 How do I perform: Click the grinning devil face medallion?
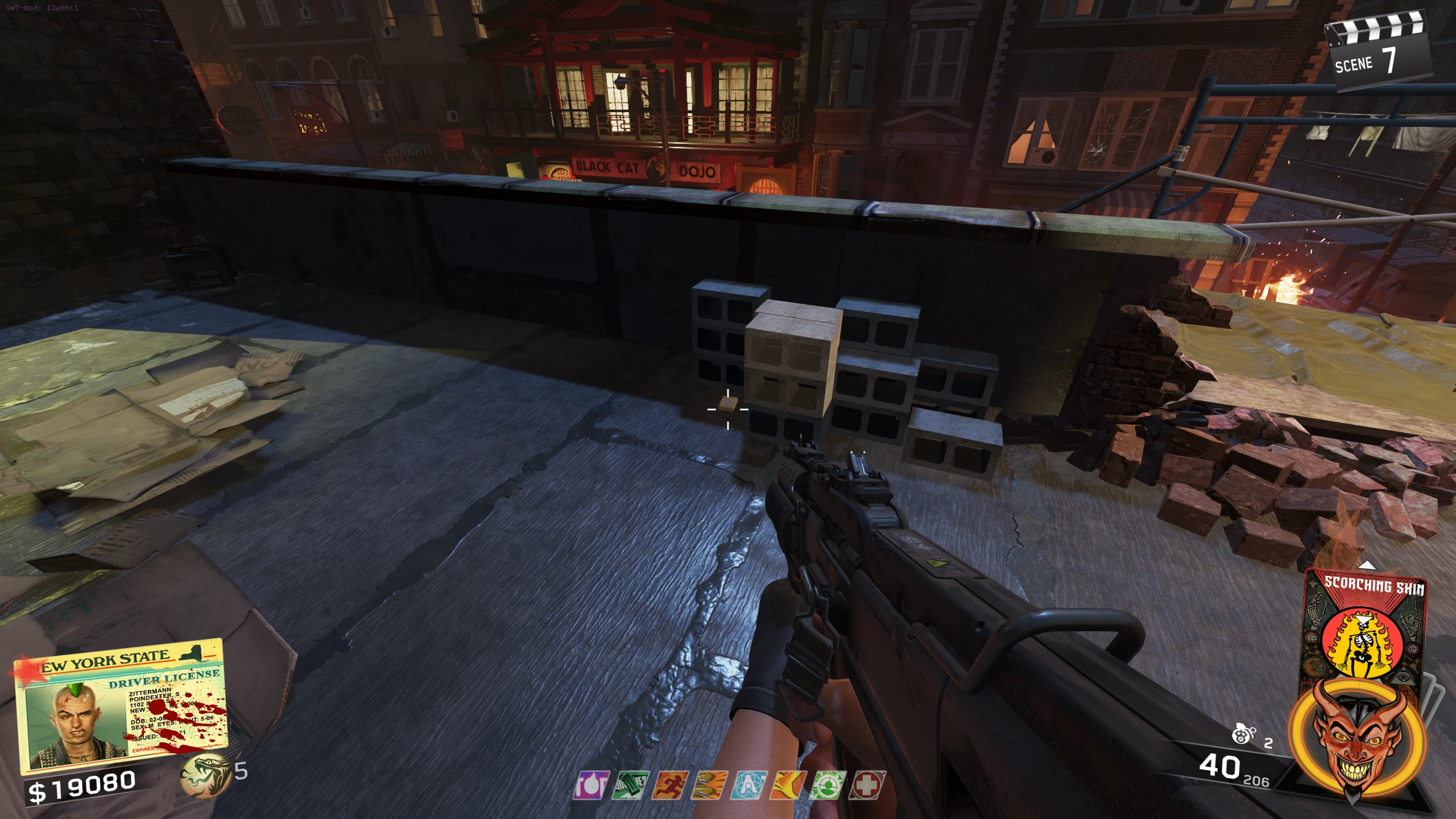pos(1357,741)
